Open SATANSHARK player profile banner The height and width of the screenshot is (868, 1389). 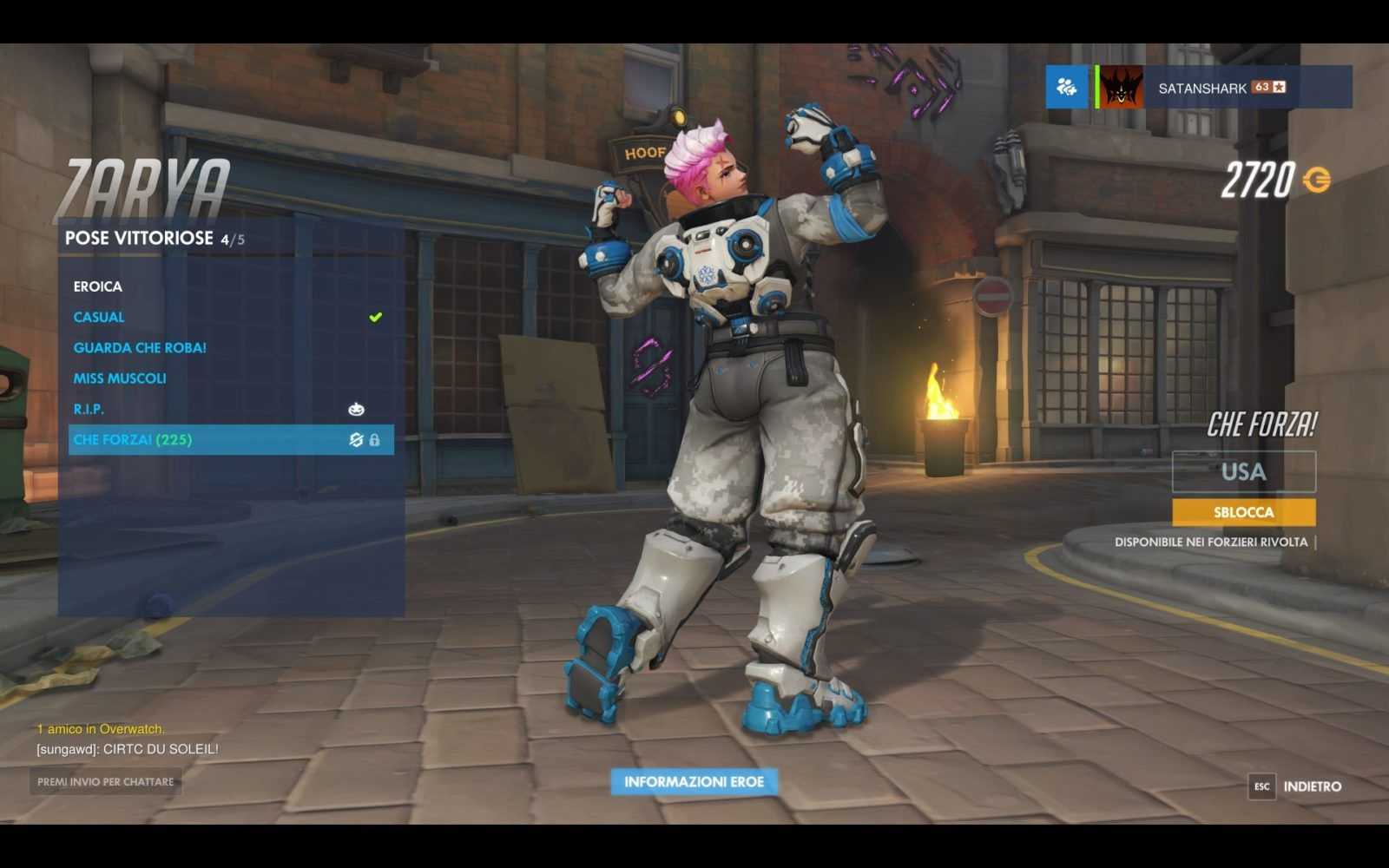click(x=1224, y=88)
